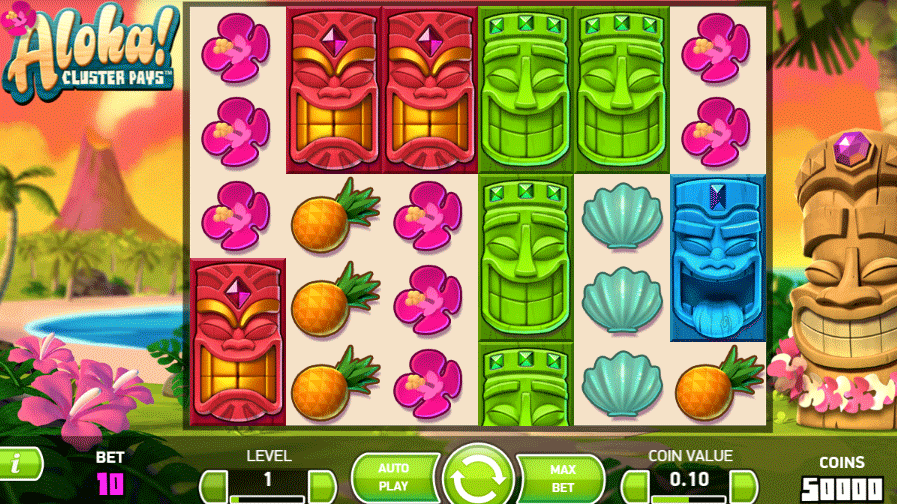Select Max Bet
This screenshot has height=504, width=897.
pyautogui.click(x=562, y=476)
